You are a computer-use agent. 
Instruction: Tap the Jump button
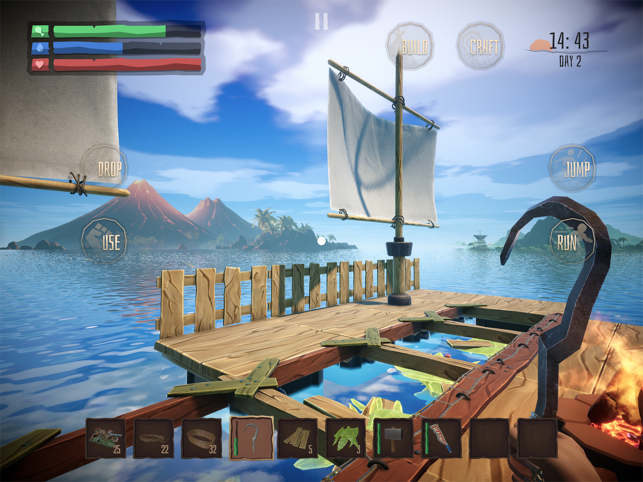(x=571, y=169)
